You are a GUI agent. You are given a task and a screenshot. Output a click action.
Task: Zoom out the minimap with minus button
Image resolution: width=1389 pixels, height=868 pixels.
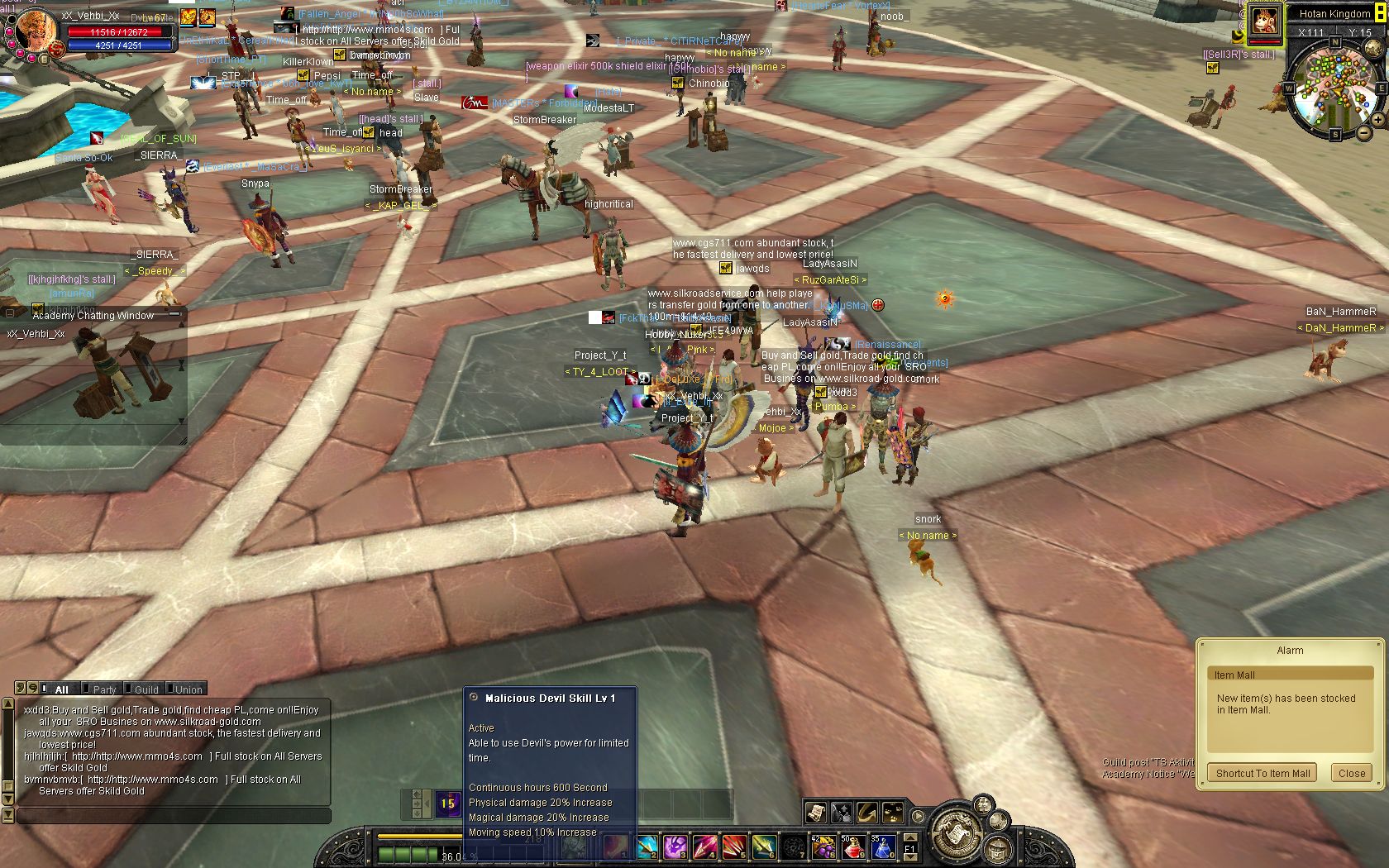pos(1364,132)
